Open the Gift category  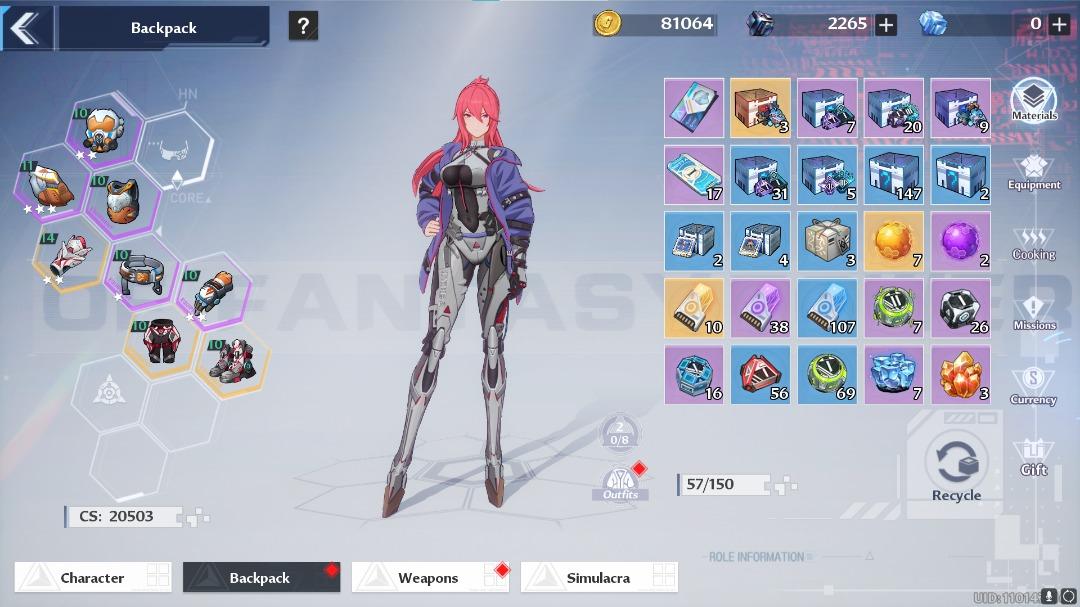click(x=1034, y=457)
